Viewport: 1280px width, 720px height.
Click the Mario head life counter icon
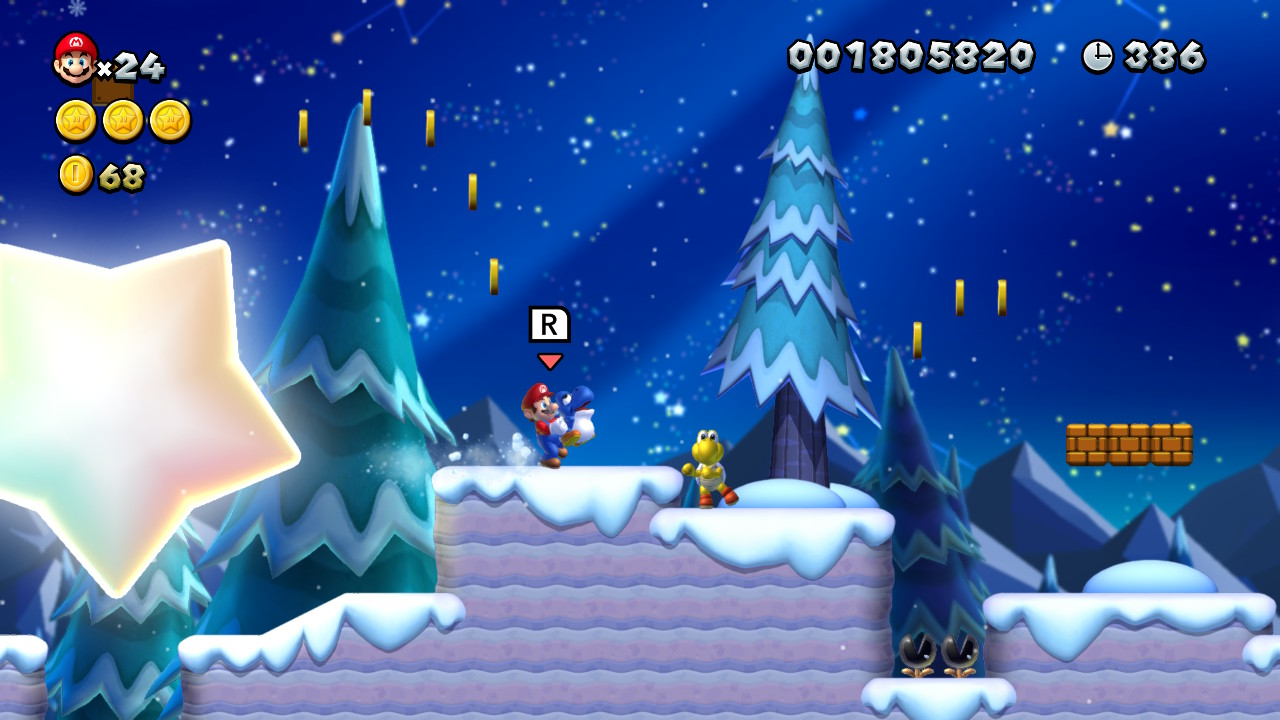pyautogui.click(x=75, y=58)
